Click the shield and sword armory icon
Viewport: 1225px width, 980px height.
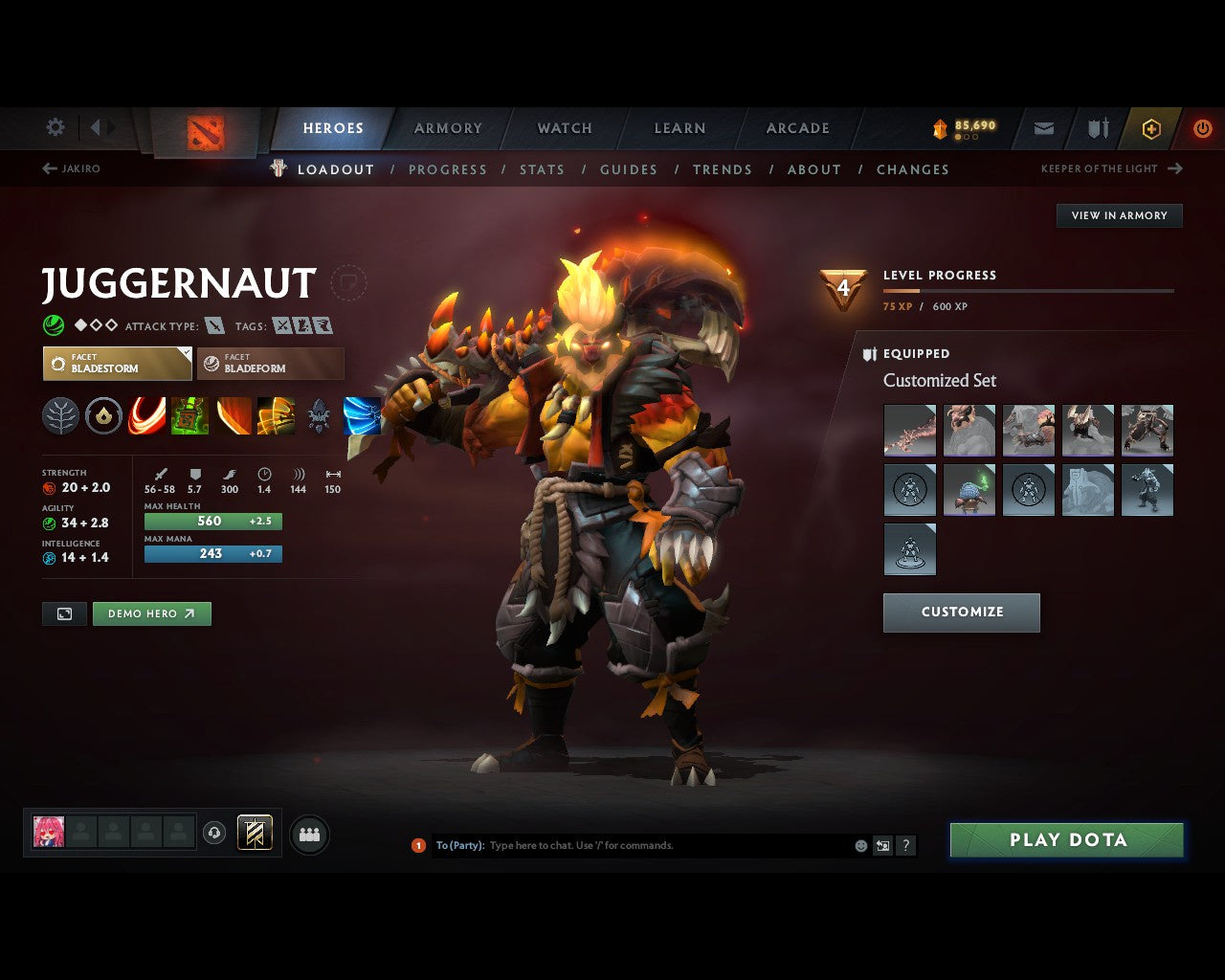click(x=1097, y=127)
